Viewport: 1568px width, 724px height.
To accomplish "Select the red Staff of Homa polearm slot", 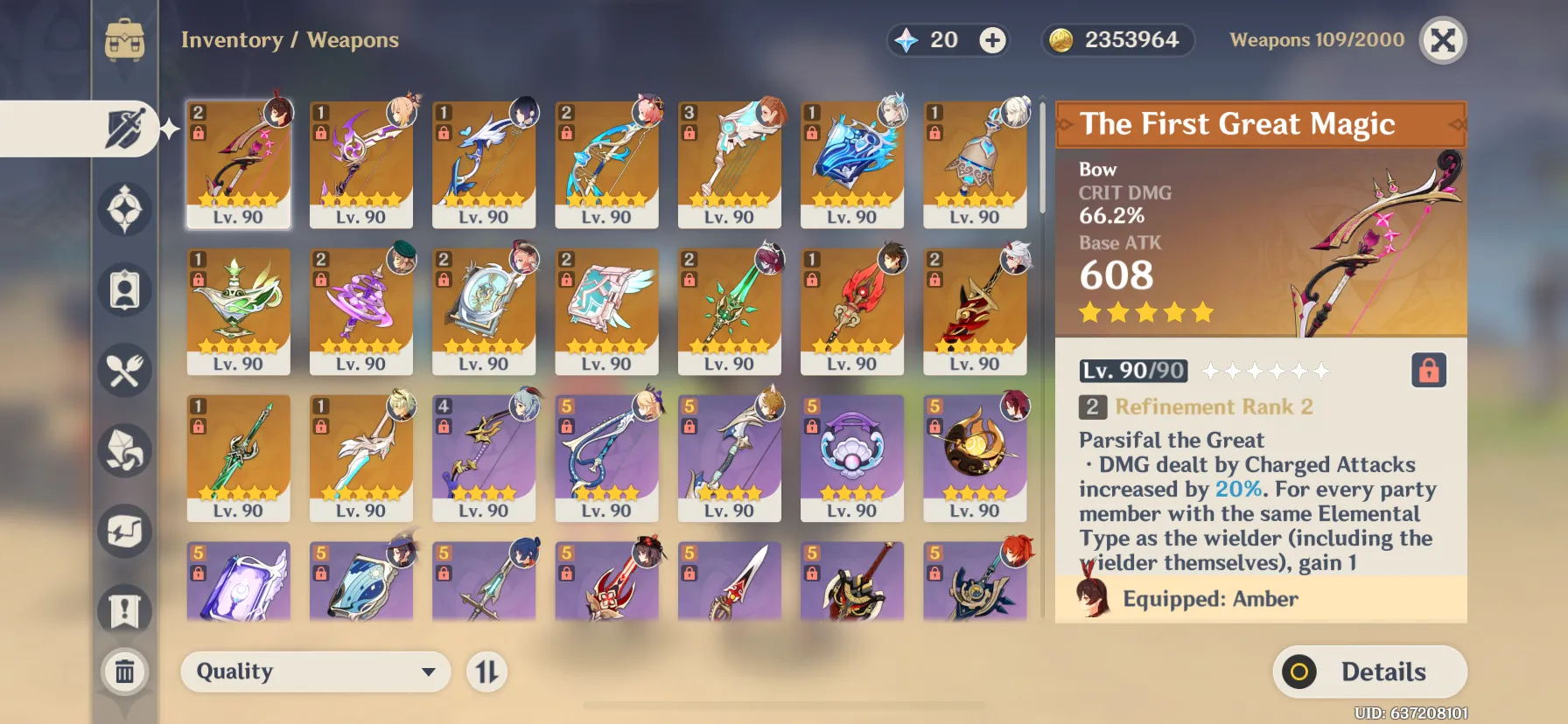I will coord(851,310).
